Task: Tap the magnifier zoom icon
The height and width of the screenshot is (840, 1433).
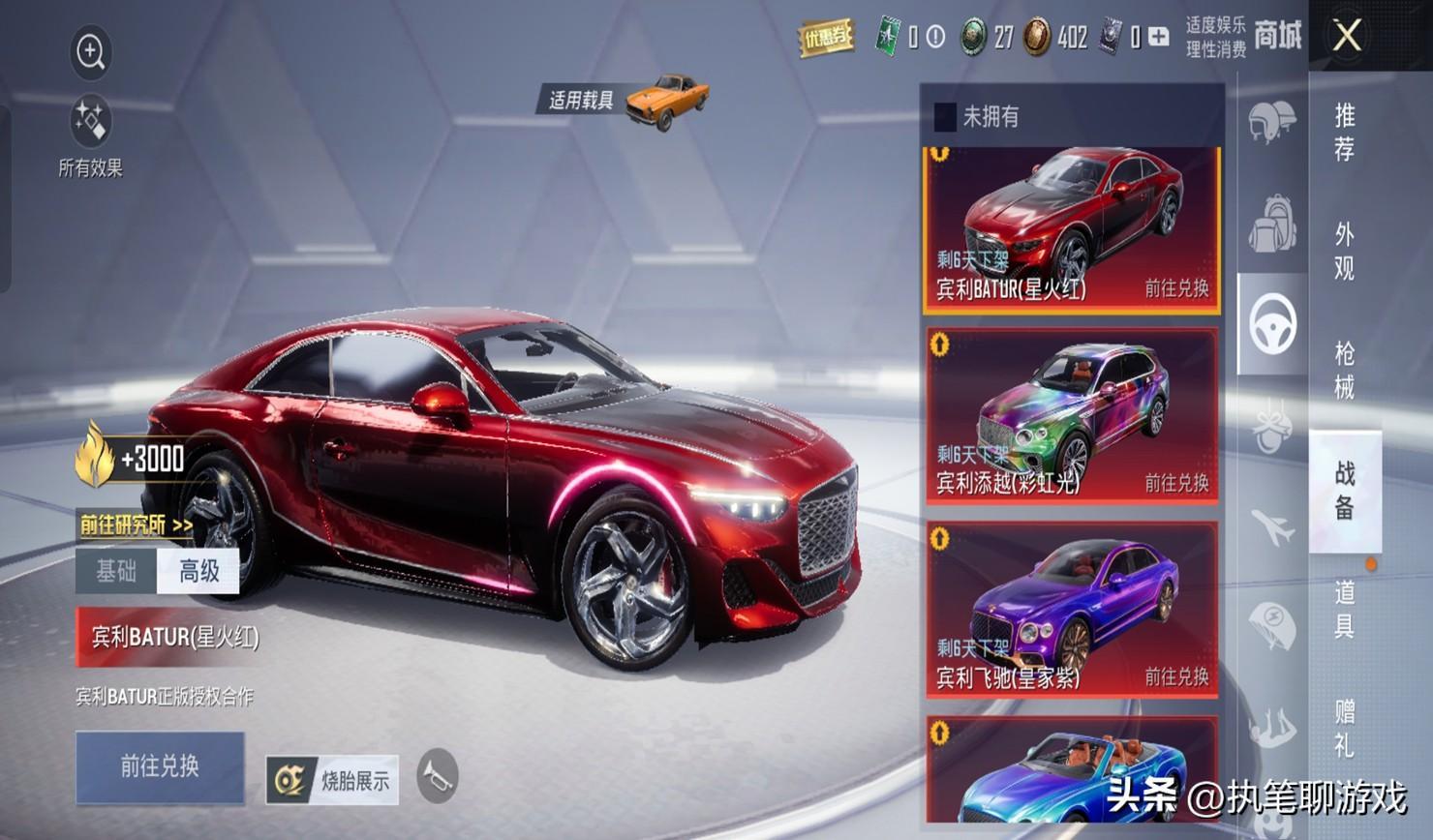Action: point(91,51)
